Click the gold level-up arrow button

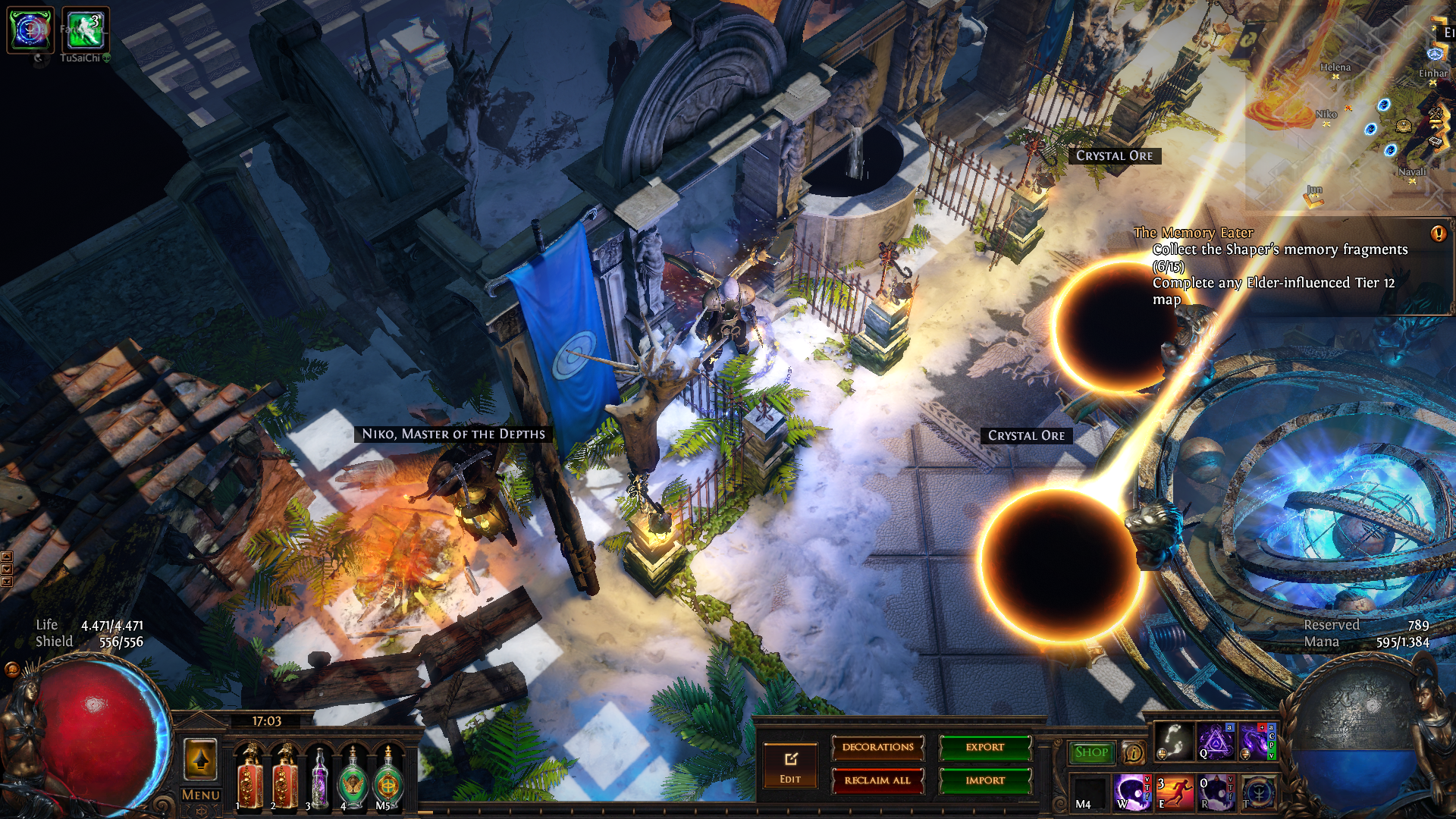[x=201, y=759]
